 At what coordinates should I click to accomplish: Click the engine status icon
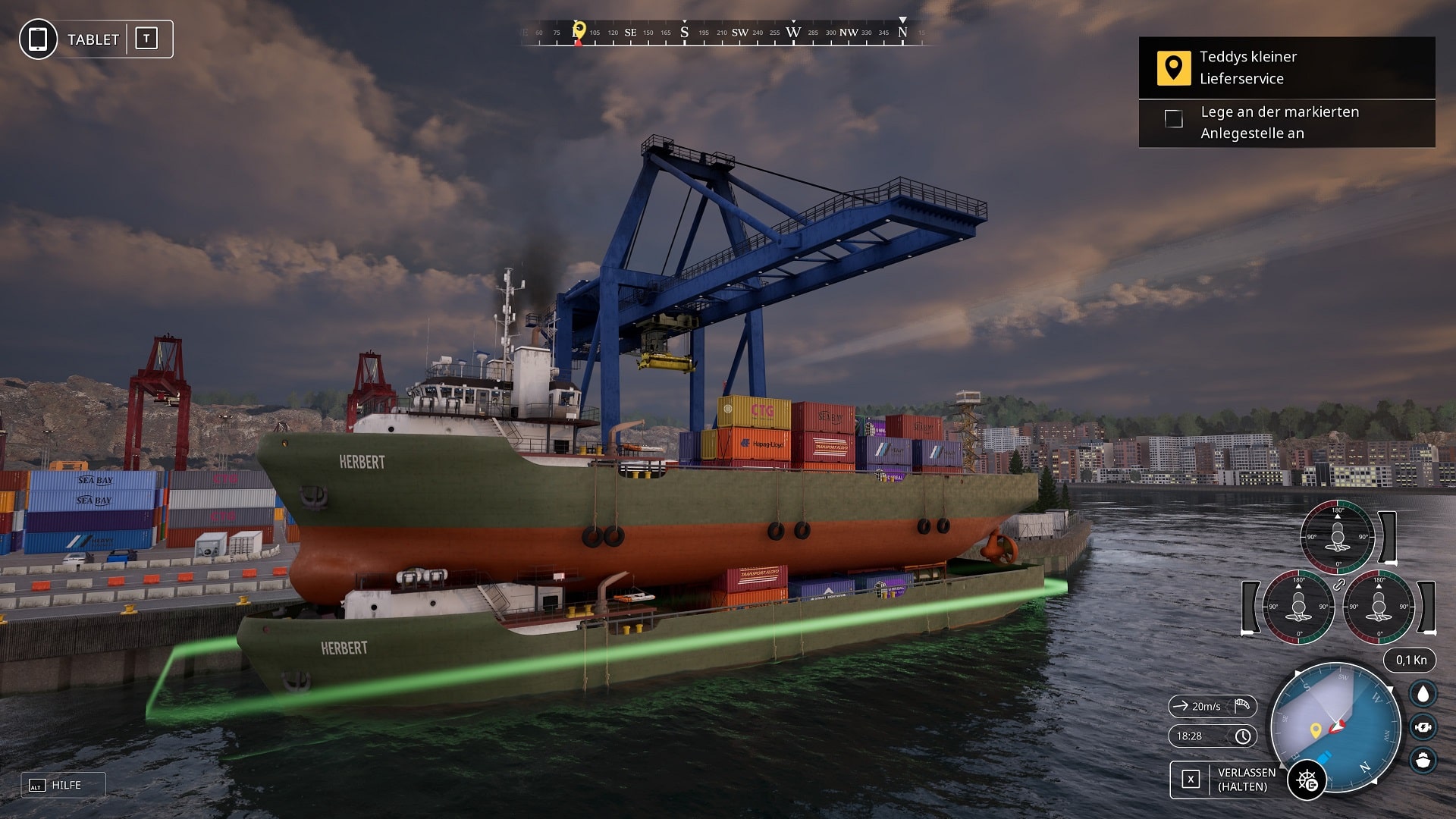[1423, 727]
